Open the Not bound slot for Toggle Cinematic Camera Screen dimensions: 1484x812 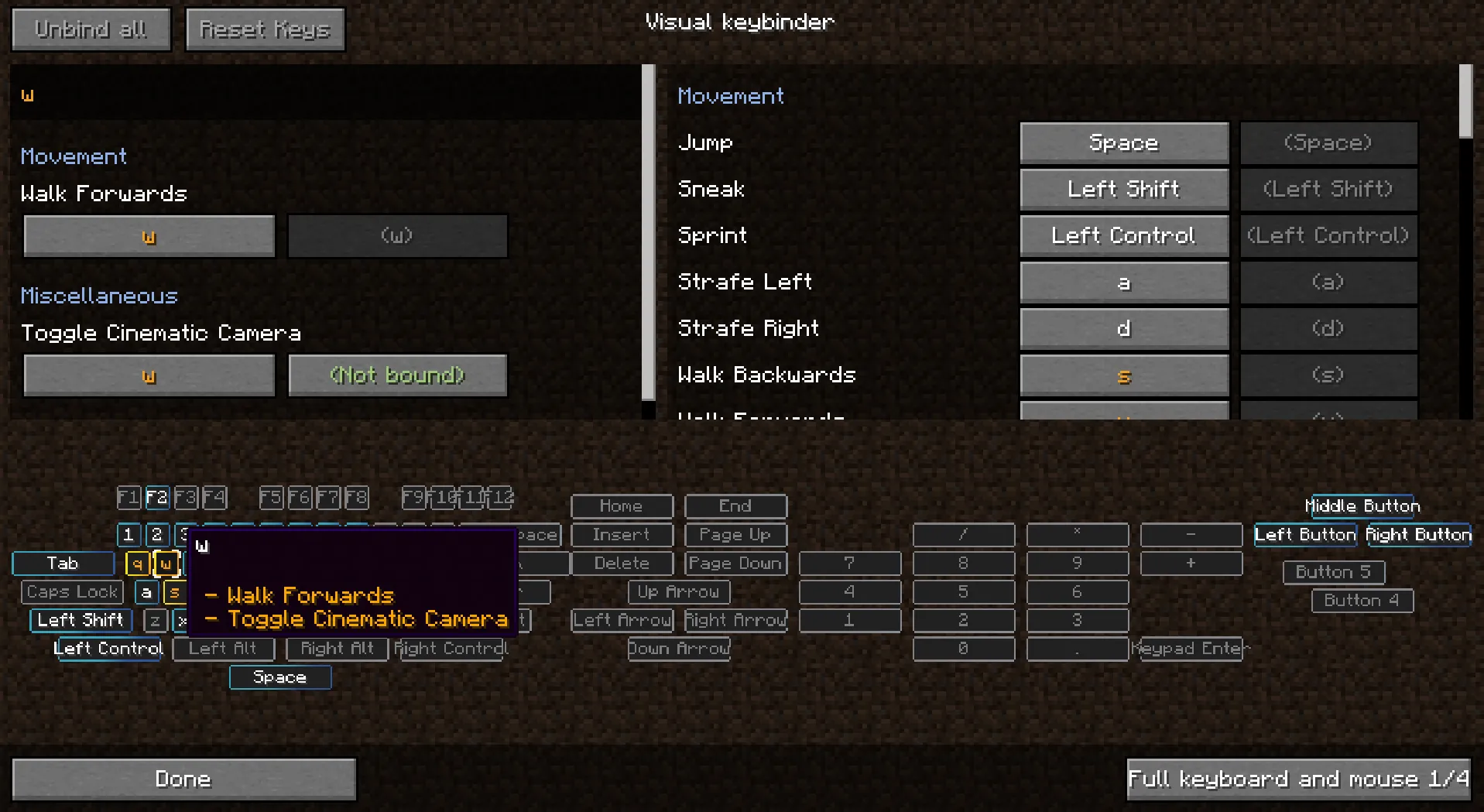[397, 375]
